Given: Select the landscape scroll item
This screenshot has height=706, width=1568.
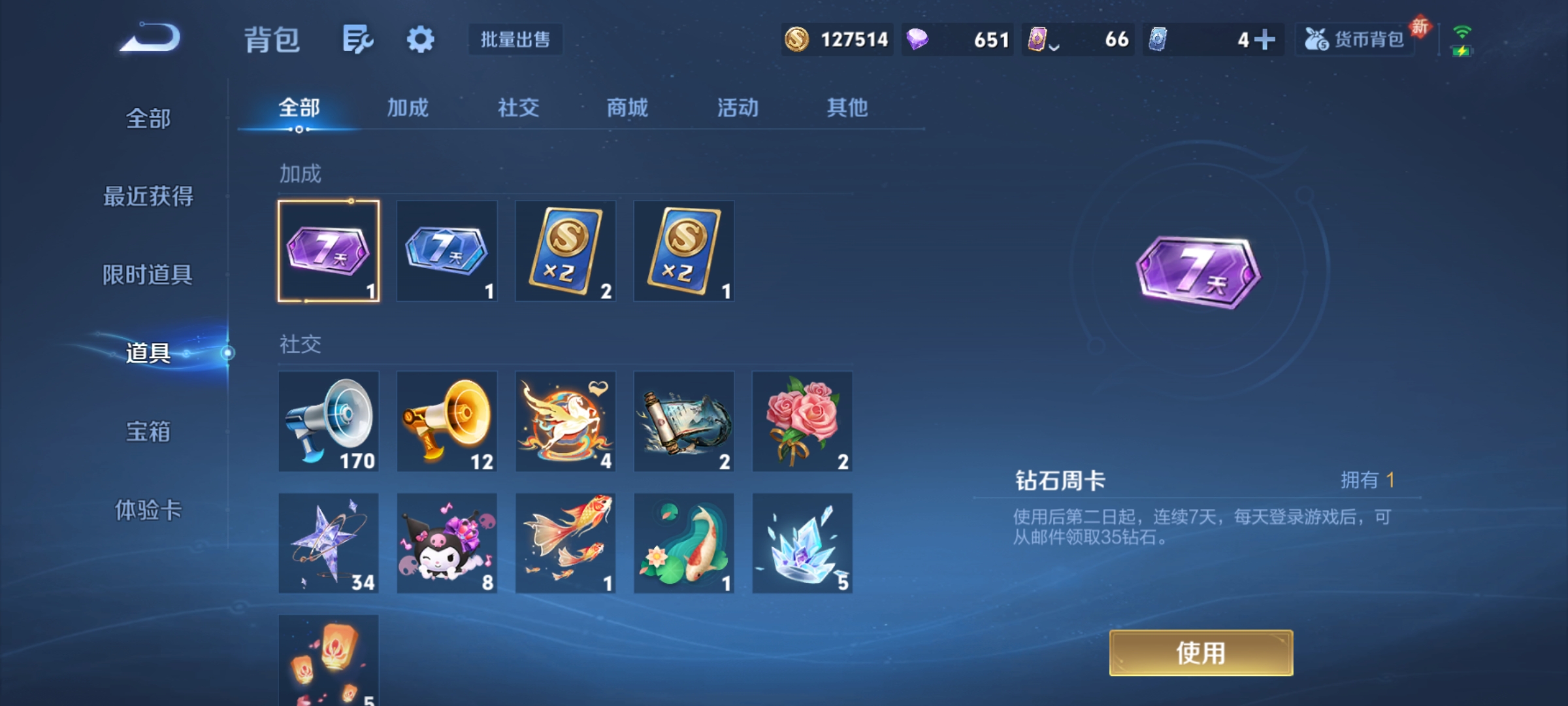Looking at the screenshot, I should (684, 422).
